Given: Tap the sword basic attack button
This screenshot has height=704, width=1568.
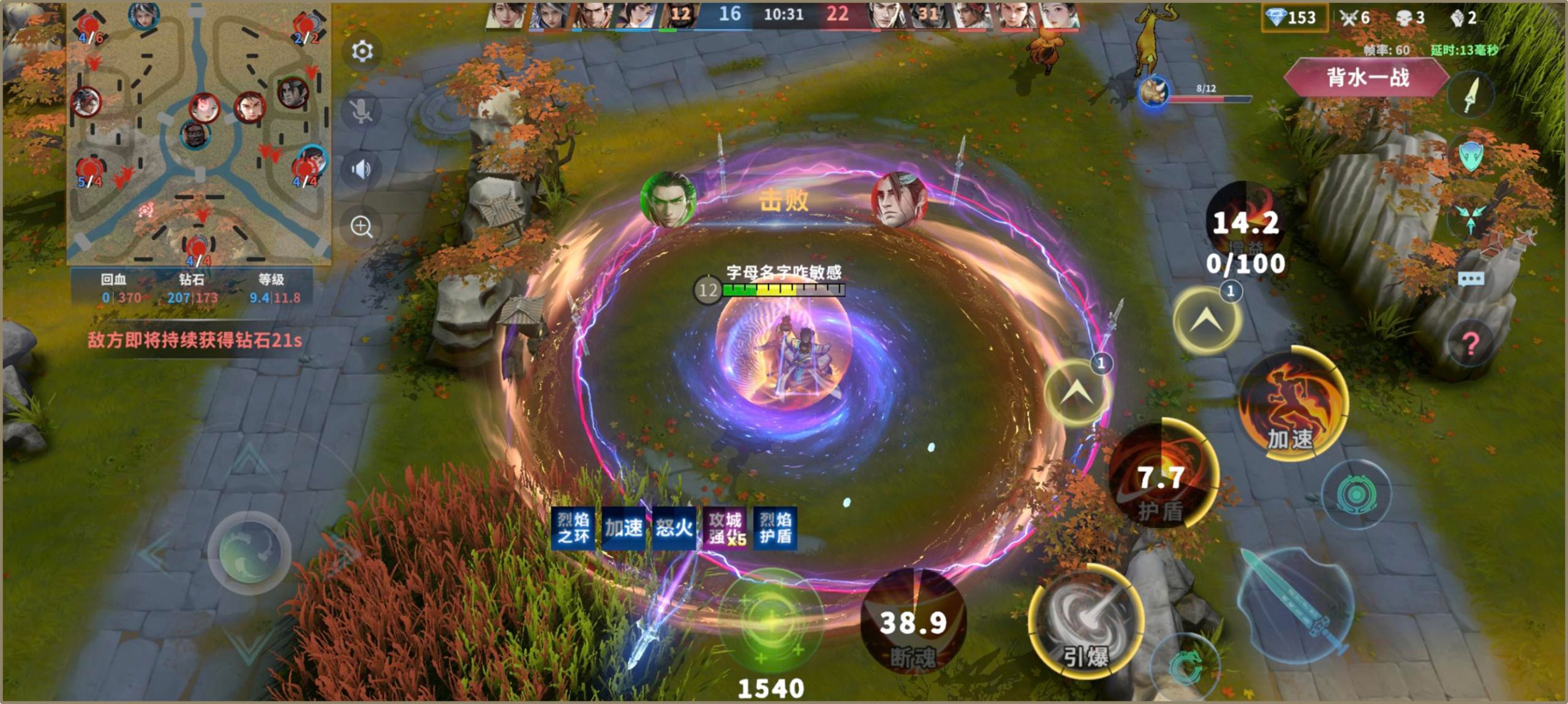Looking at the screenshot, I should point(1297,604).
